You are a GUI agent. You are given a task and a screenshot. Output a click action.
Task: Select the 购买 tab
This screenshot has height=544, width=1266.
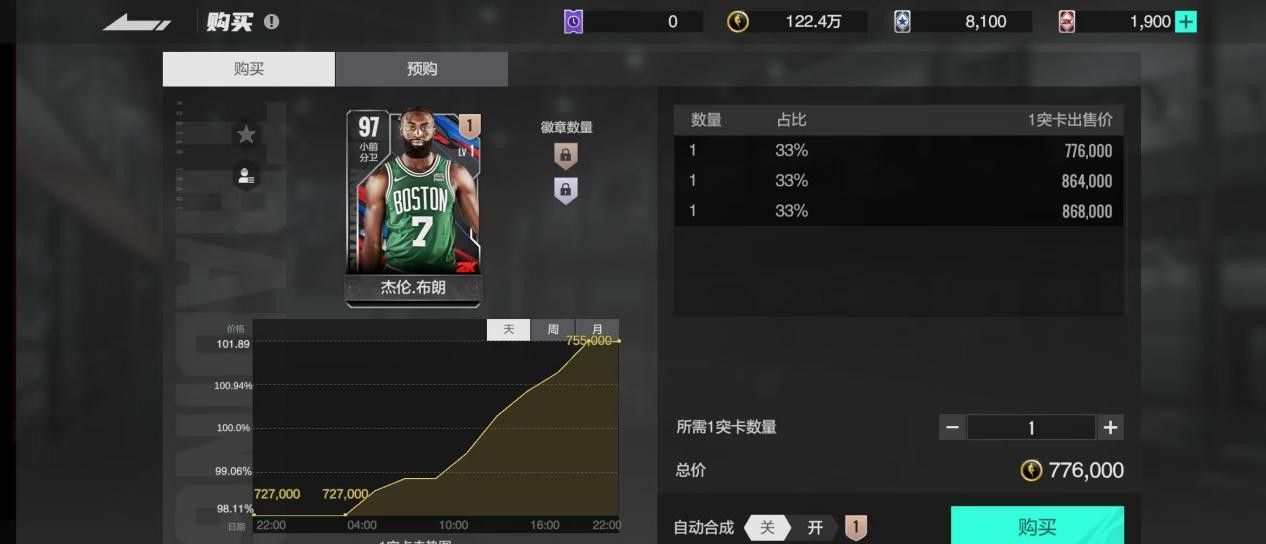tap(249, 69)
